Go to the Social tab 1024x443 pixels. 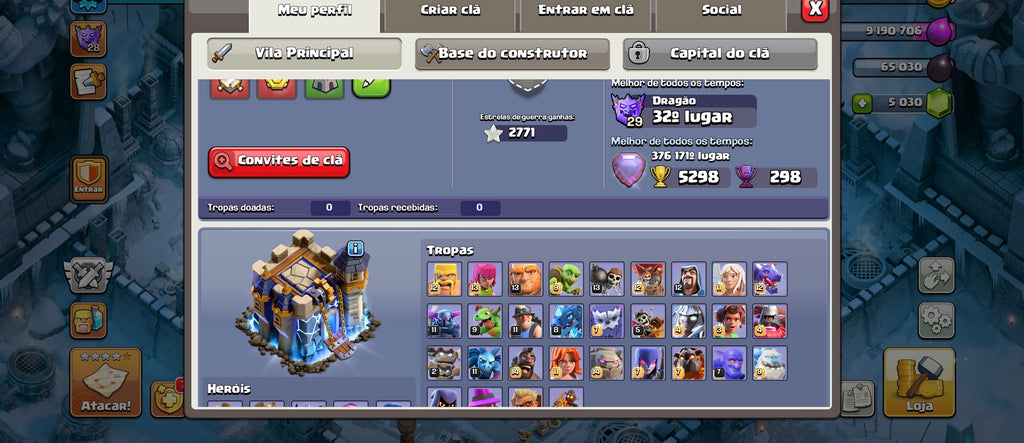[x=721, y=12]
